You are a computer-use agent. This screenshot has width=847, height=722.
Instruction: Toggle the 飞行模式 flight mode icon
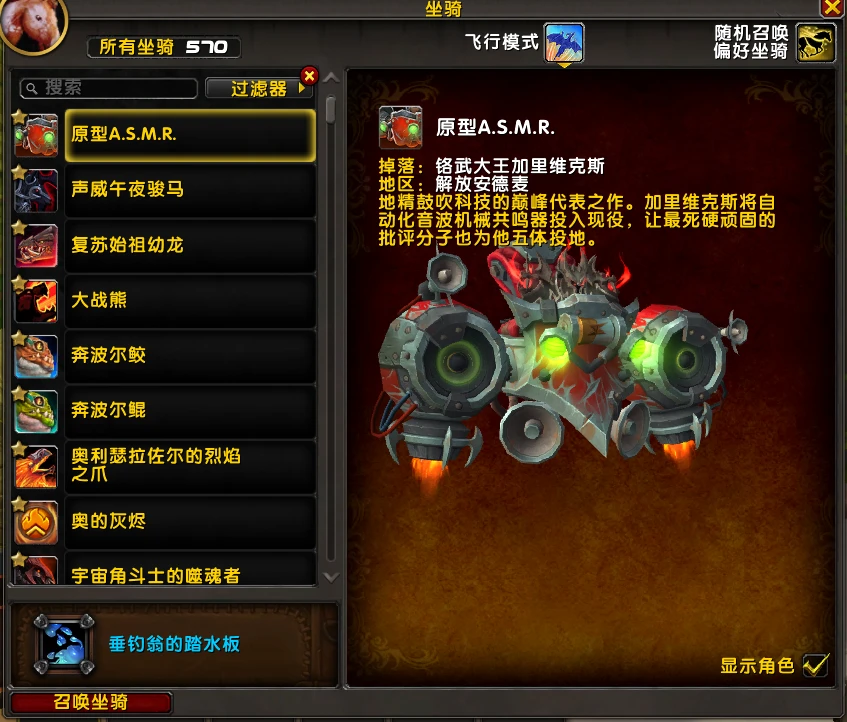[564, 43]
